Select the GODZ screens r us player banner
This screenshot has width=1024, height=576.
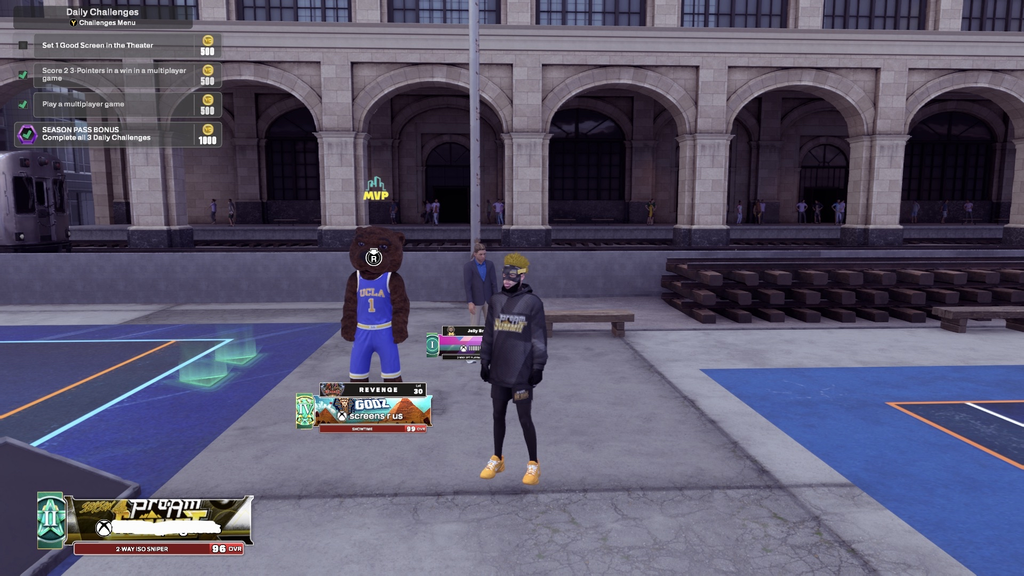coord(373,410)
